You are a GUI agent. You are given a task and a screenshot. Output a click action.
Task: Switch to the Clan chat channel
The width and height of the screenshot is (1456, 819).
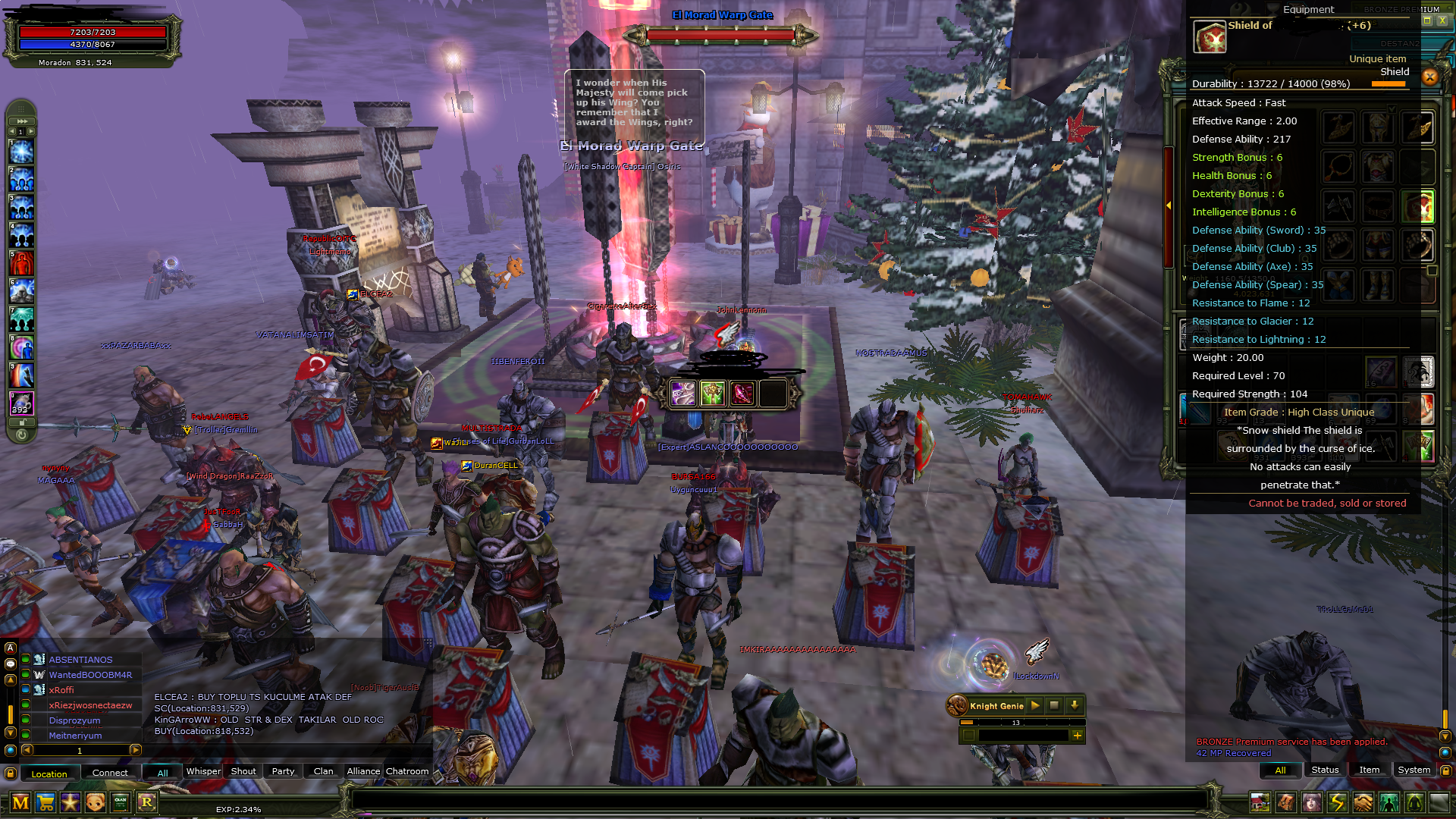click(323, 771)
